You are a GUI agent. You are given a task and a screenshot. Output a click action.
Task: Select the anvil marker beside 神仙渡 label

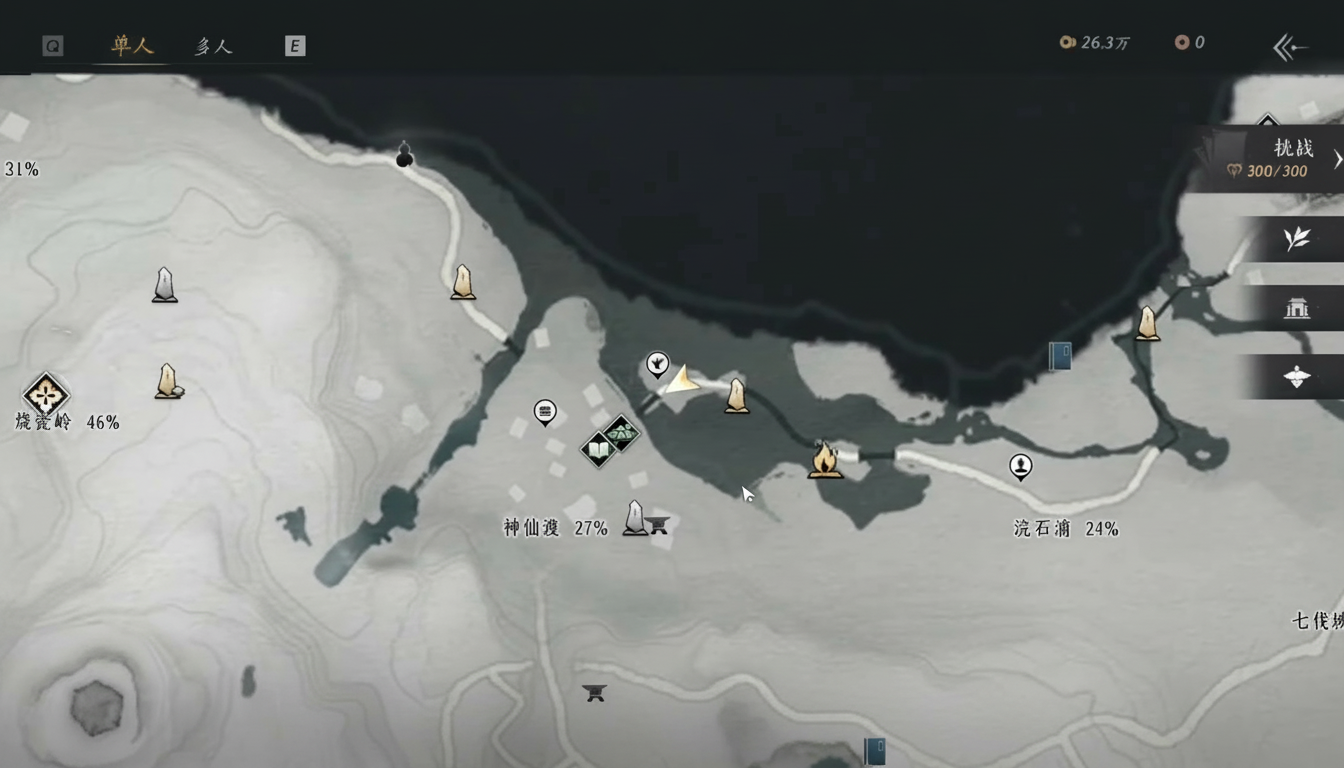[657, 523]
